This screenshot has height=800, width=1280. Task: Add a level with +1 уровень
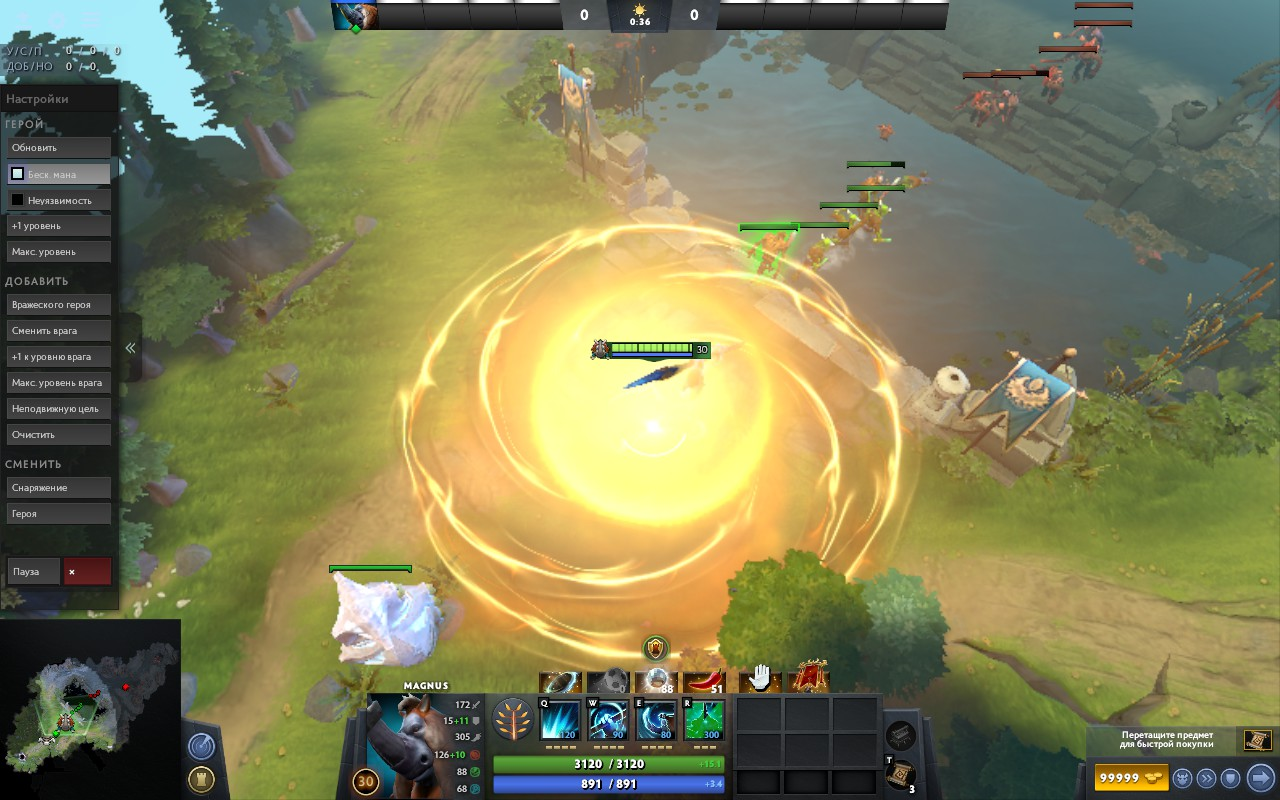[x=59, y=226]
